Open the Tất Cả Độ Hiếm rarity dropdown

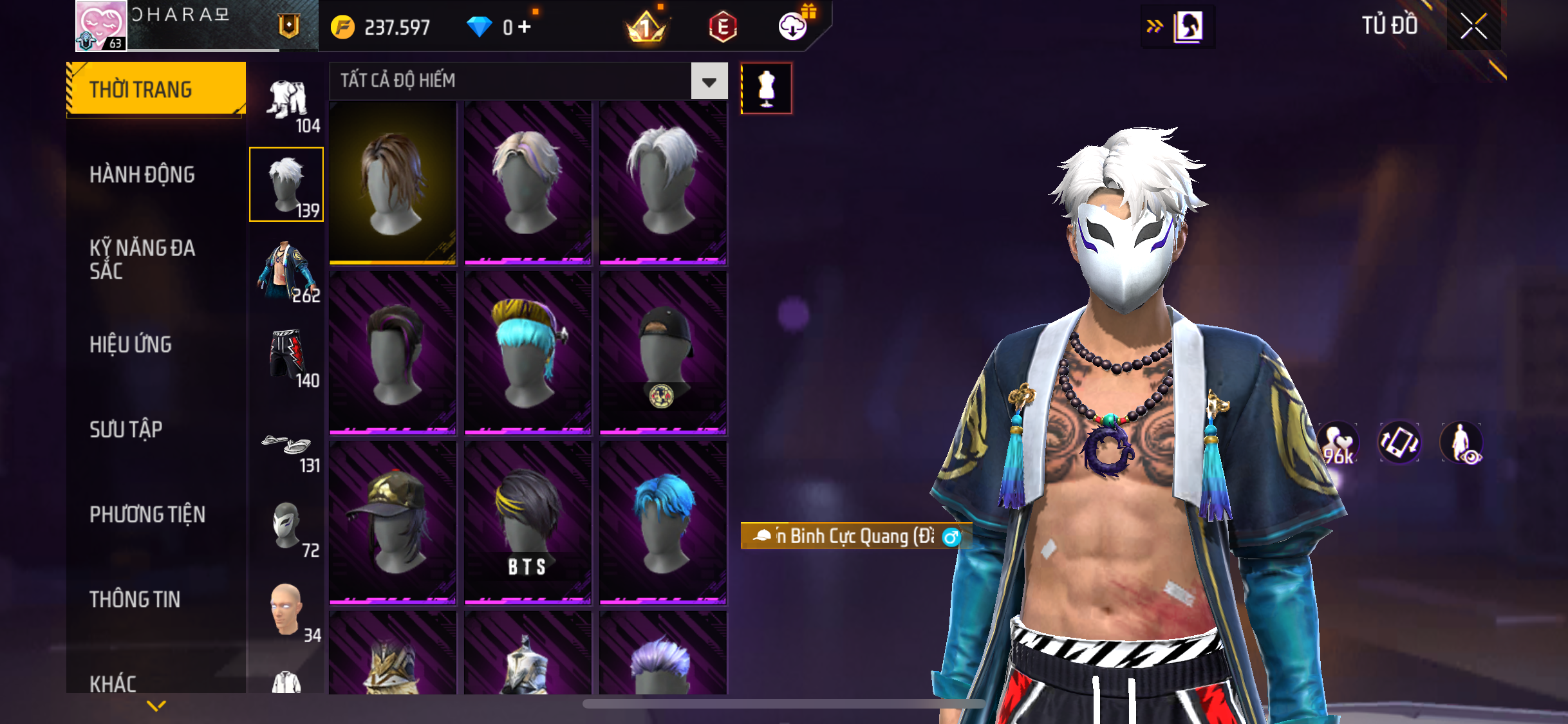click(x=709, y=81)
